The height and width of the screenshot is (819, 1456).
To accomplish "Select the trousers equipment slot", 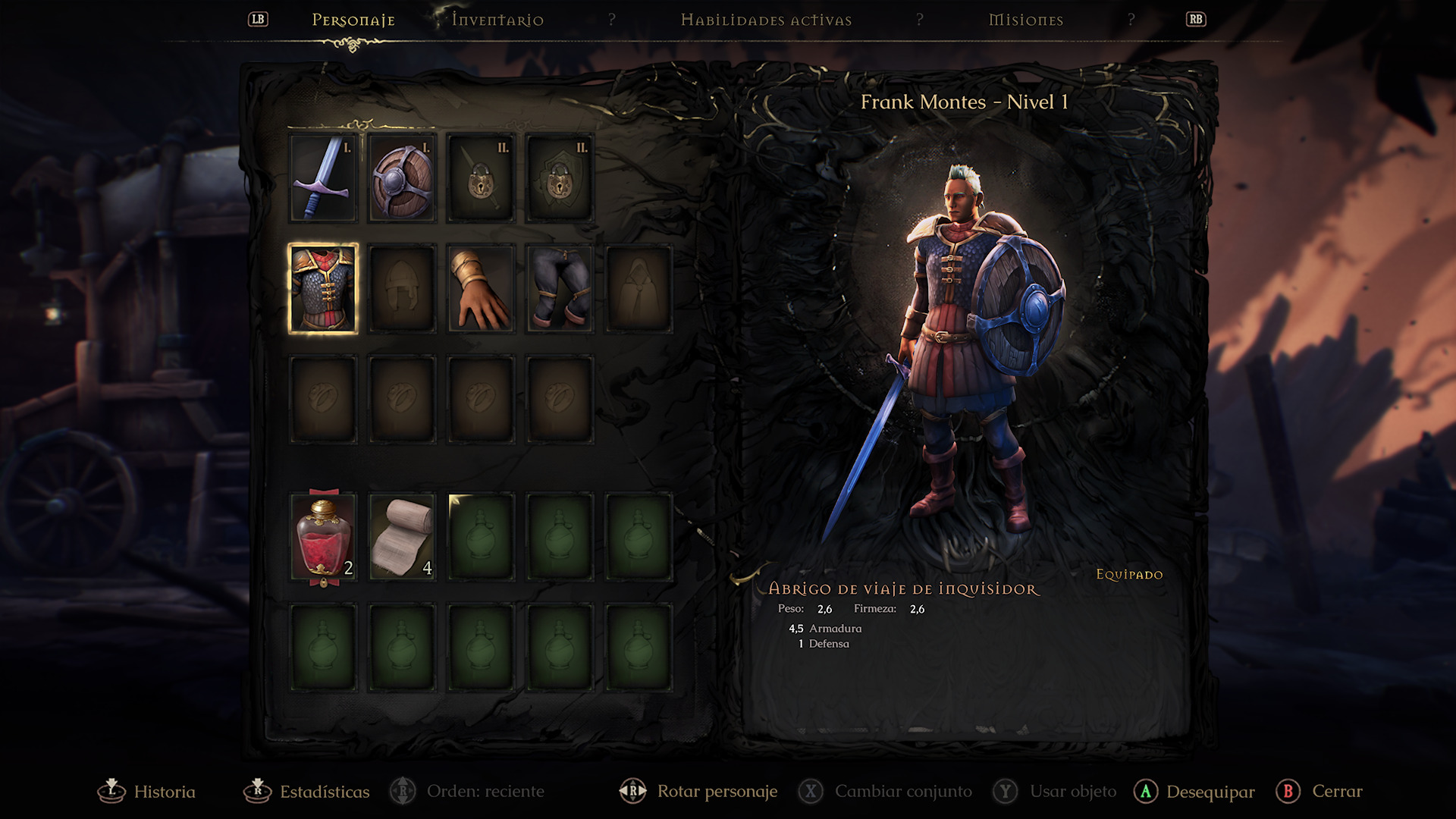I will click(x=560, y=289).
